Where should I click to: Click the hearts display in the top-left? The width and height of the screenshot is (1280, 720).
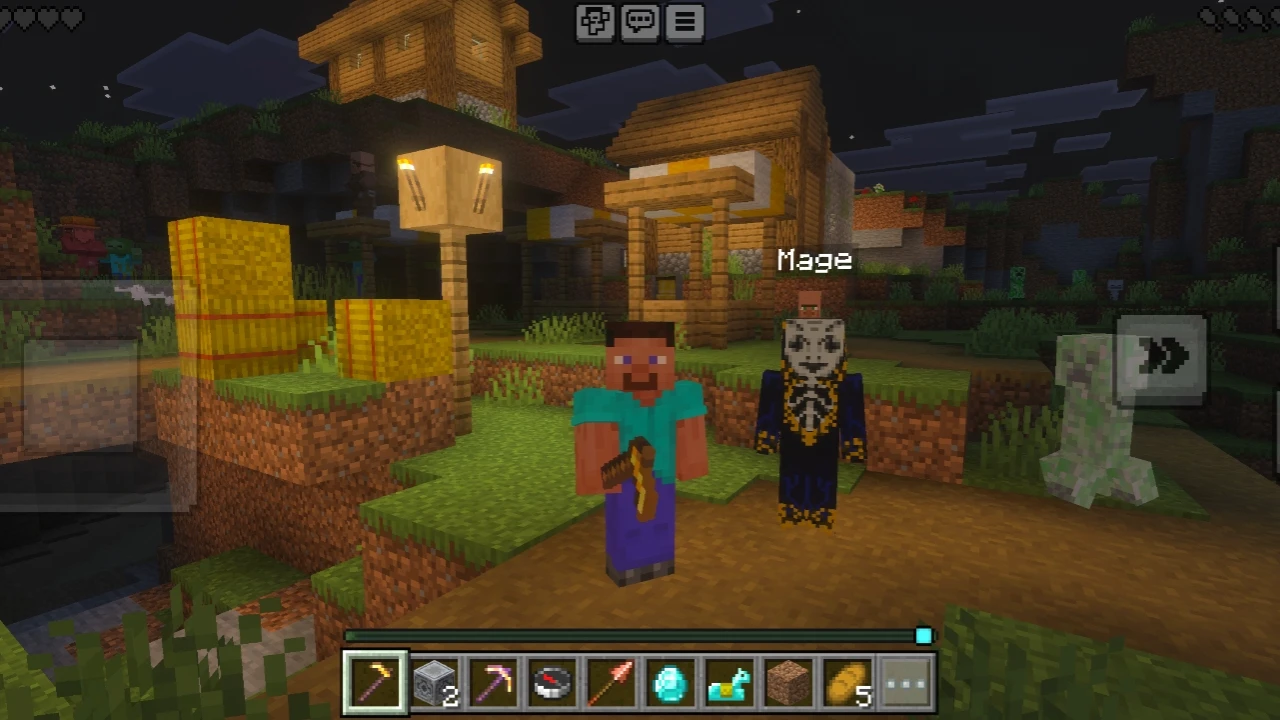point(42,15)
